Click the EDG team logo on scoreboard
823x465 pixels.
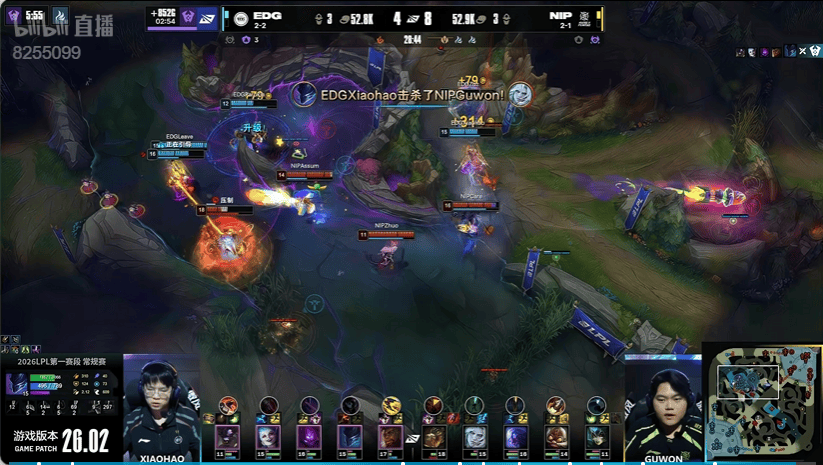click(x=240, y=17)
